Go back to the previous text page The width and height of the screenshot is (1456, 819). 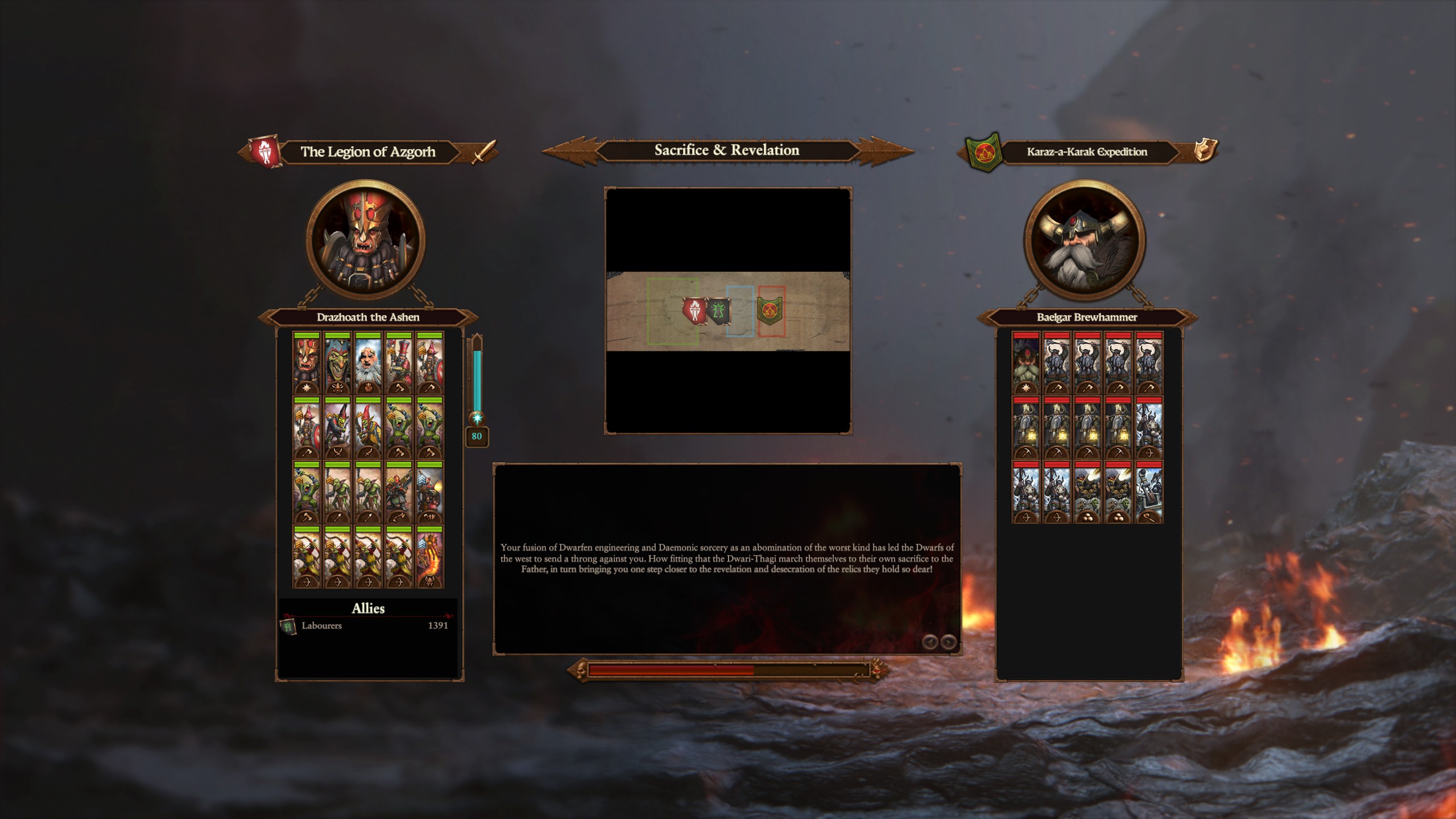[x=930, y=642]
